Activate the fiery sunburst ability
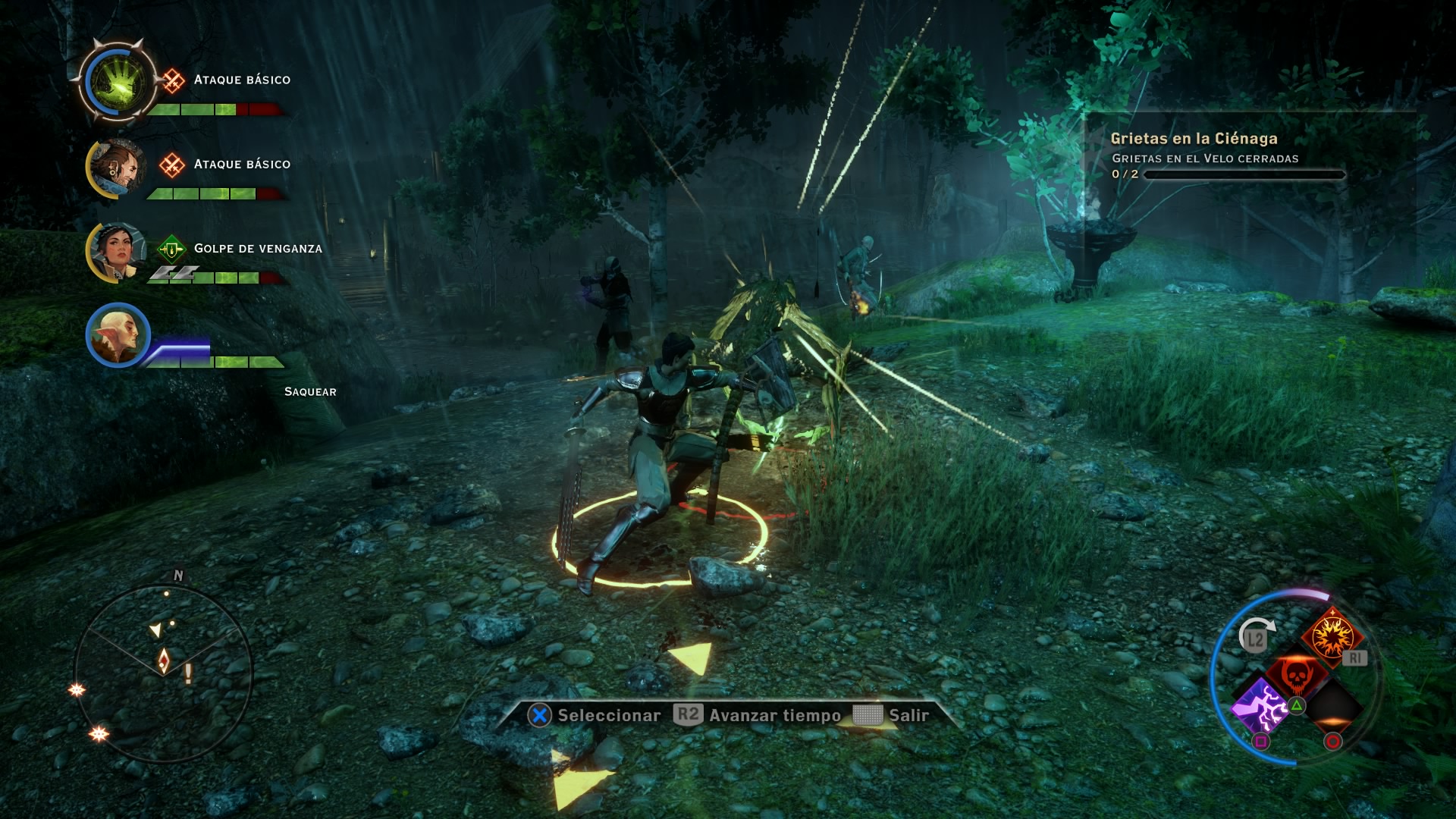Viewport: 1456px width, 819px height. pos(1329,635)
